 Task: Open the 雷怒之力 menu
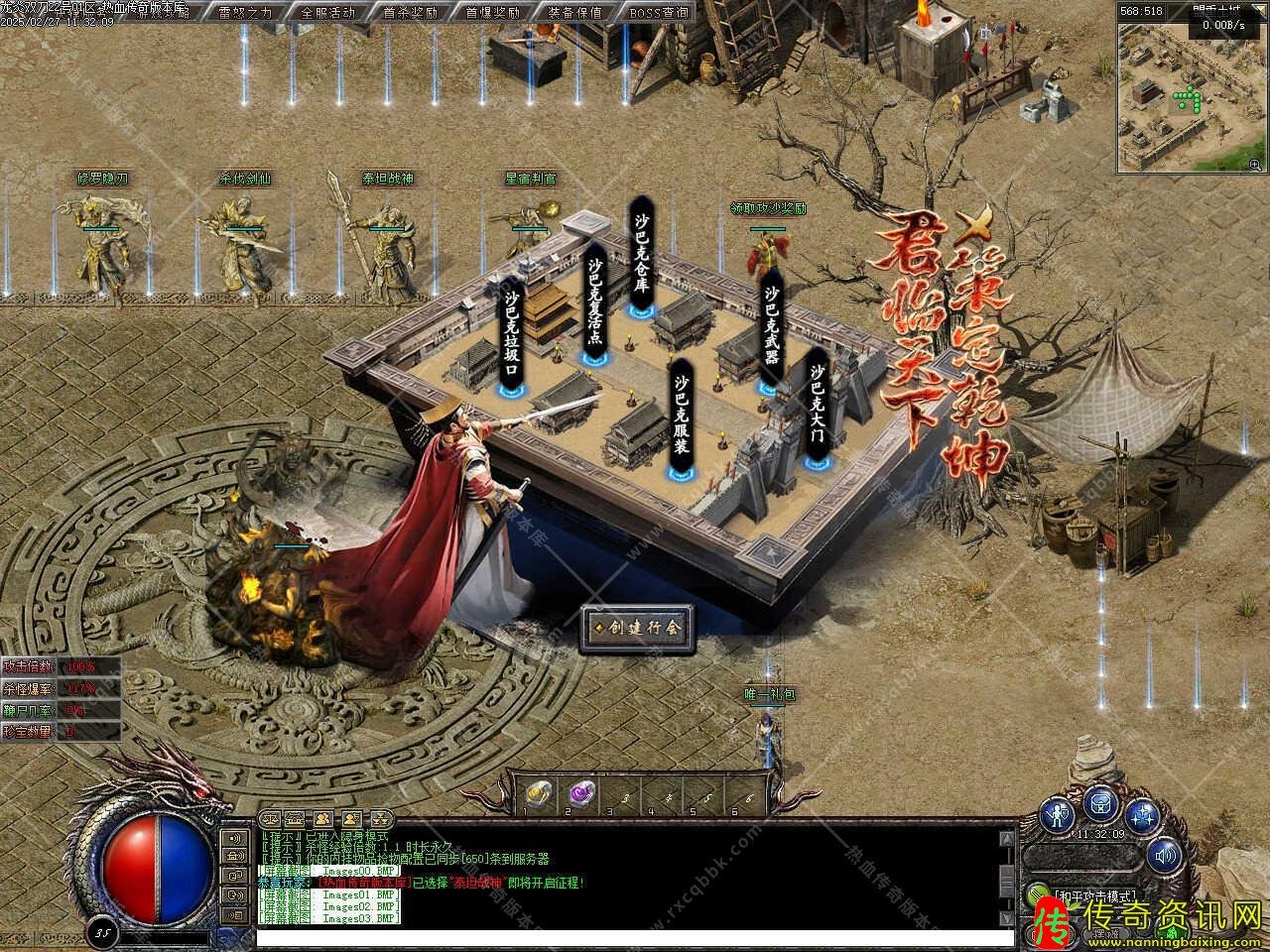245,13
